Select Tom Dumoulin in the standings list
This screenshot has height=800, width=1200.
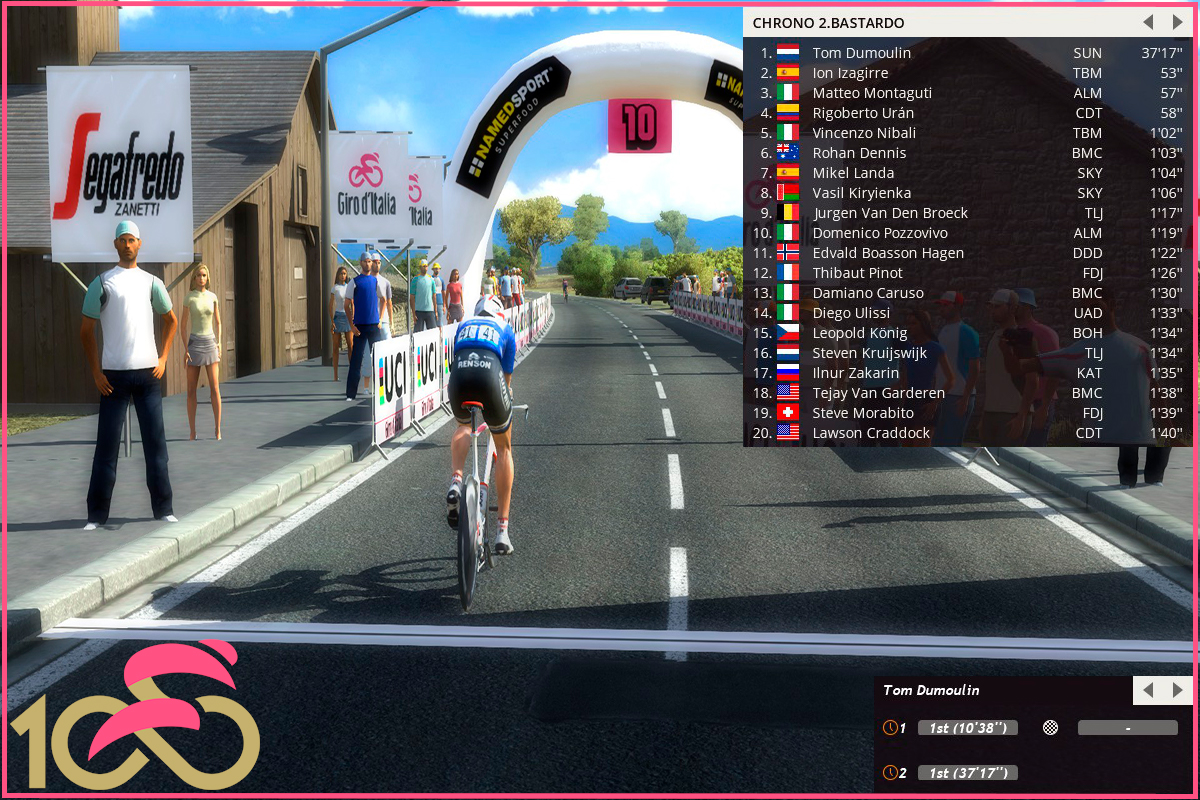[861, 53]
